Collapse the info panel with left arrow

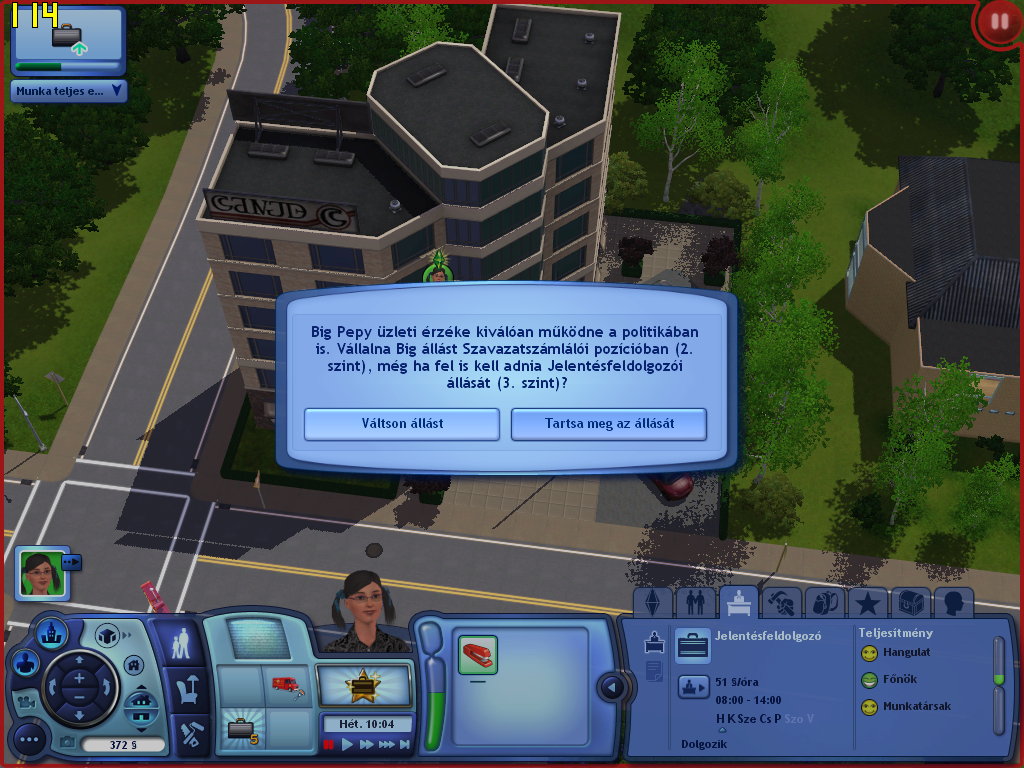click(612, 687)
